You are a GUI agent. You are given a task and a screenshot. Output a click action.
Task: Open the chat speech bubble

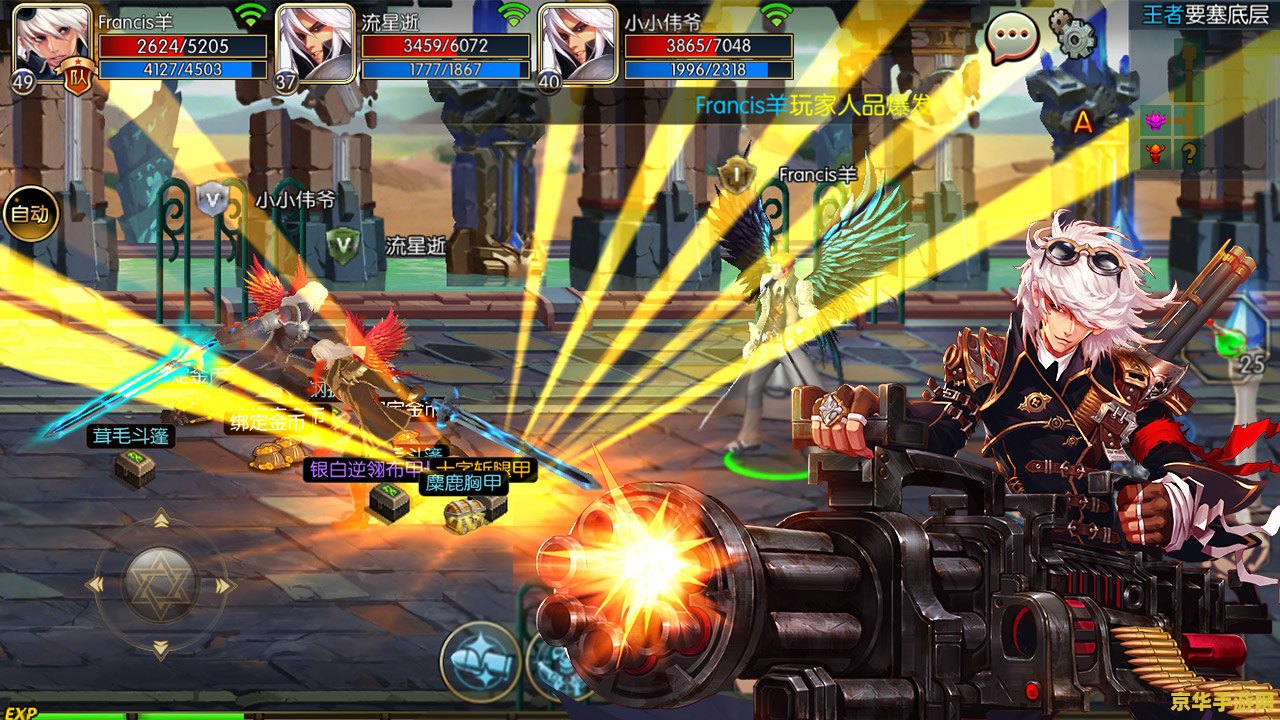tap(1012, 39)
